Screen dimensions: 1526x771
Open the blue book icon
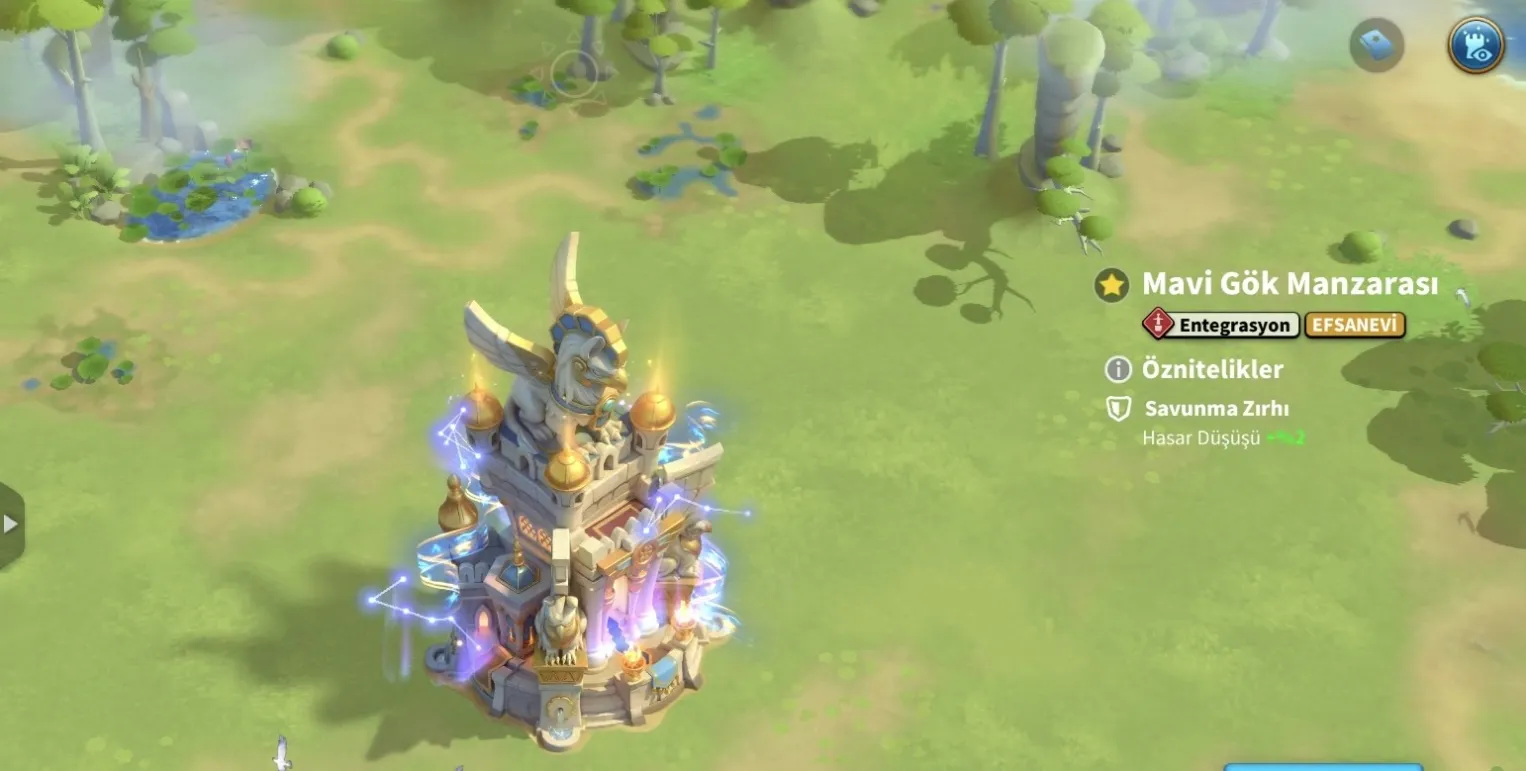click(1377, 45)
